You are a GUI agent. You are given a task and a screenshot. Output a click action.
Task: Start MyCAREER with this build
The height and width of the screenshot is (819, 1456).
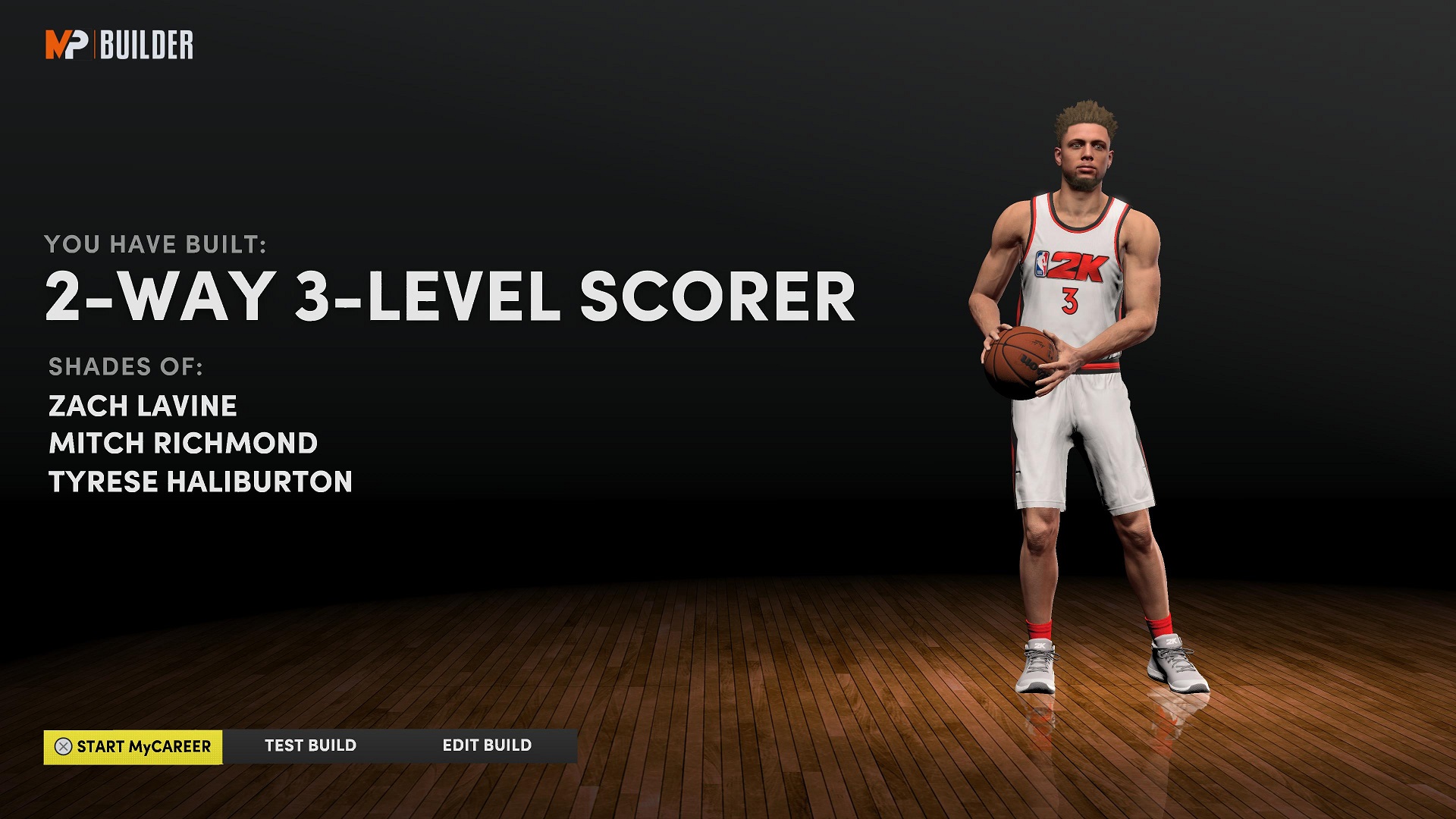(133, 747)
